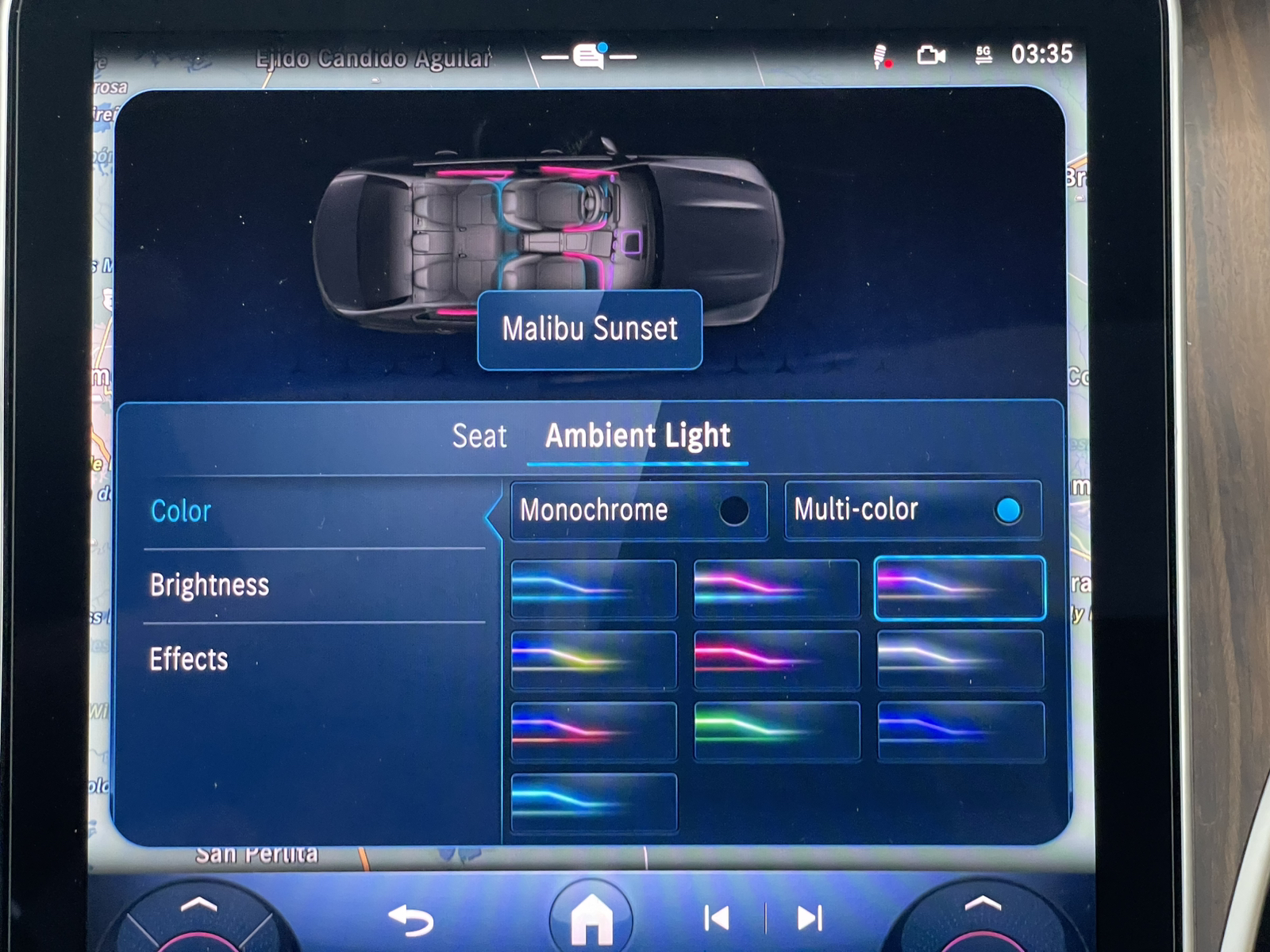Viewport: 1270px width, 952px height.
Task: Tap the microphone icon in status bar
Action: [880, 56]
